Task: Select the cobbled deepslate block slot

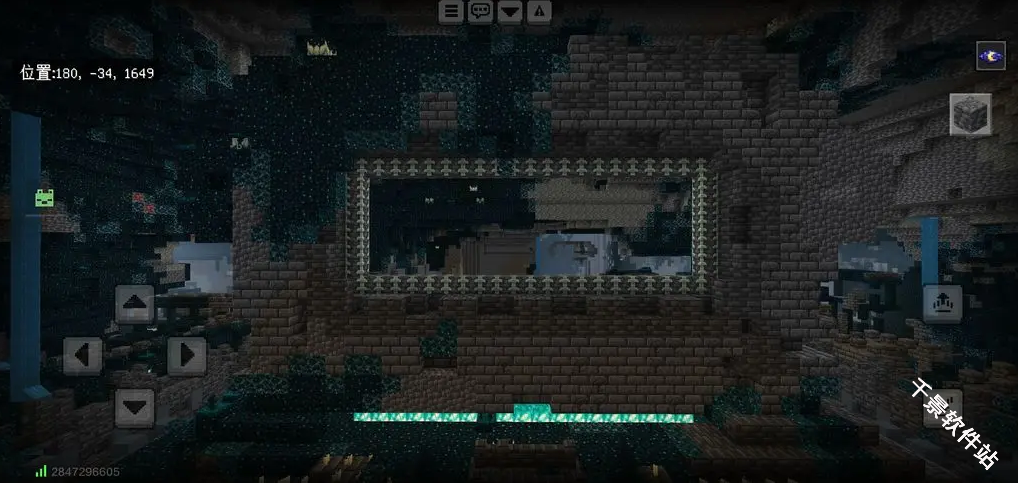Action: pos(970,114)
